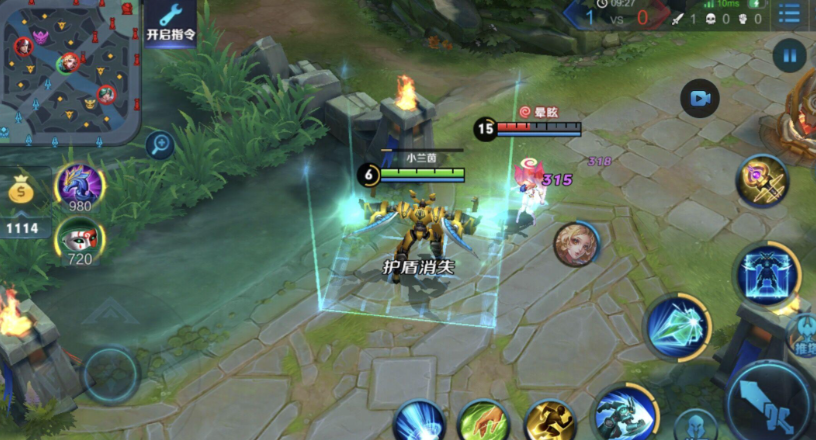Open the minimap
Viewport: 816px width, 440px height.
tap(70, 68)
